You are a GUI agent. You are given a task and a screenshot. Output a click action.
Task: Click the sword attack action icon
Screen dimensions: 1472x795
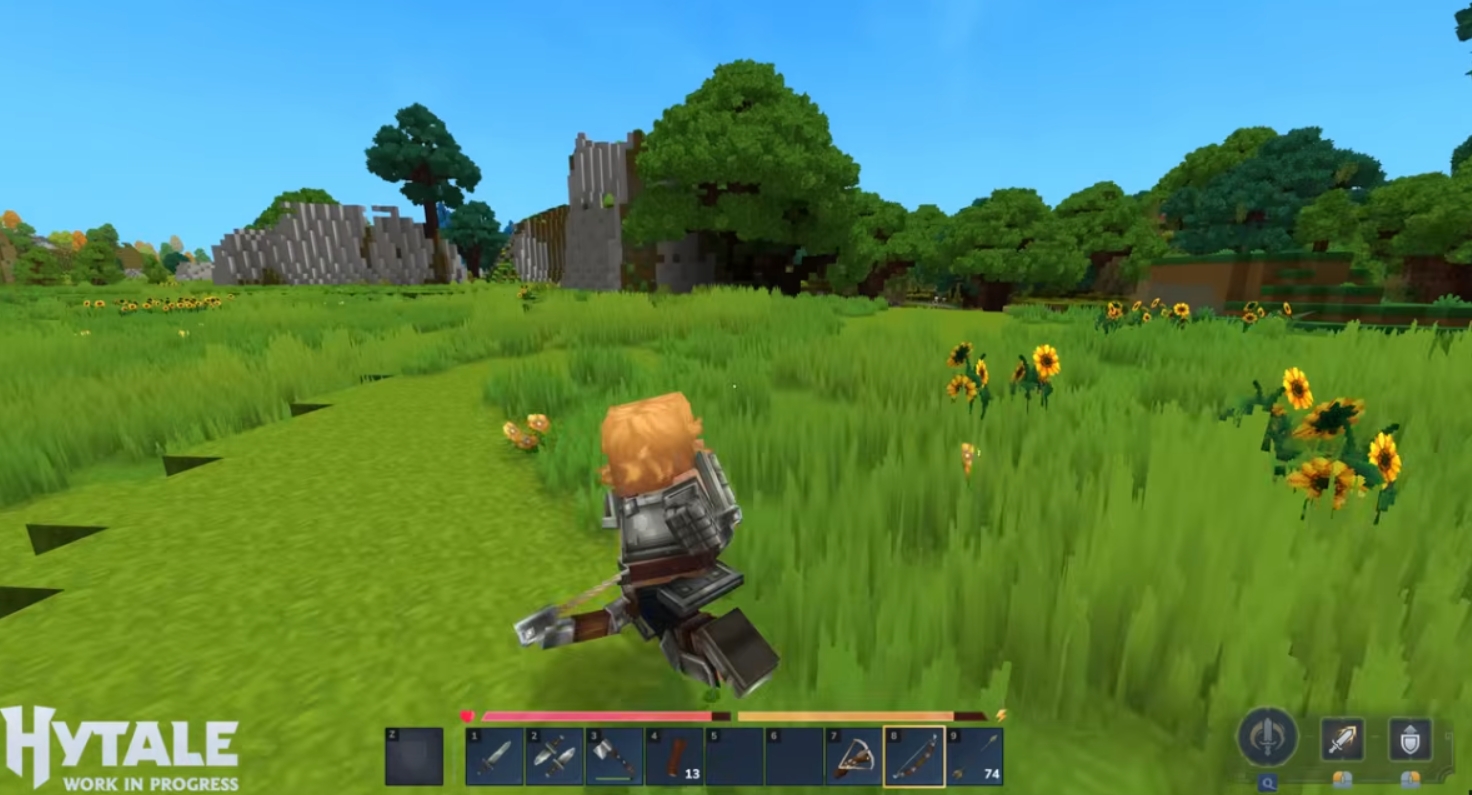click(1343, 739)
